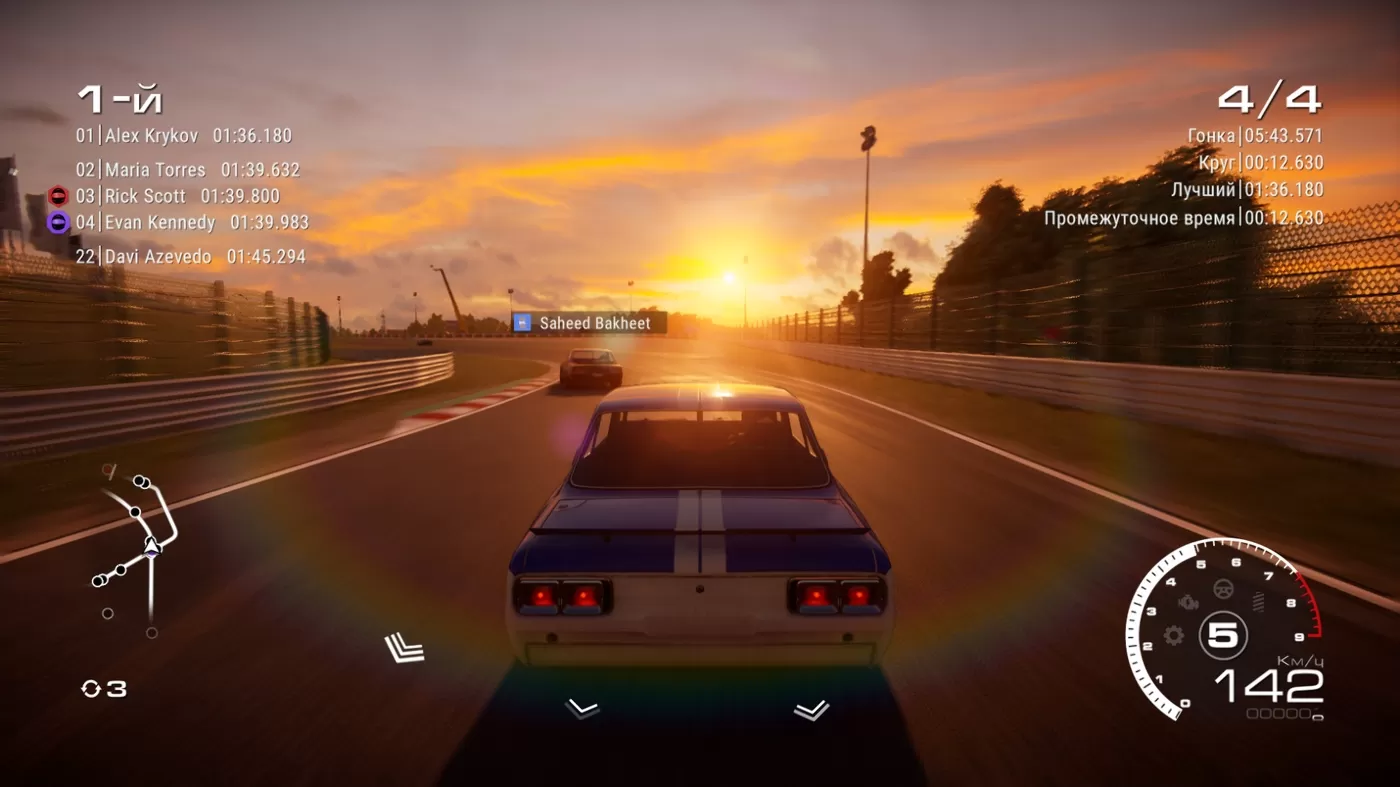Click the steering wheel damage icon
1400x787 pixels.
click(x=1222, y=589)
